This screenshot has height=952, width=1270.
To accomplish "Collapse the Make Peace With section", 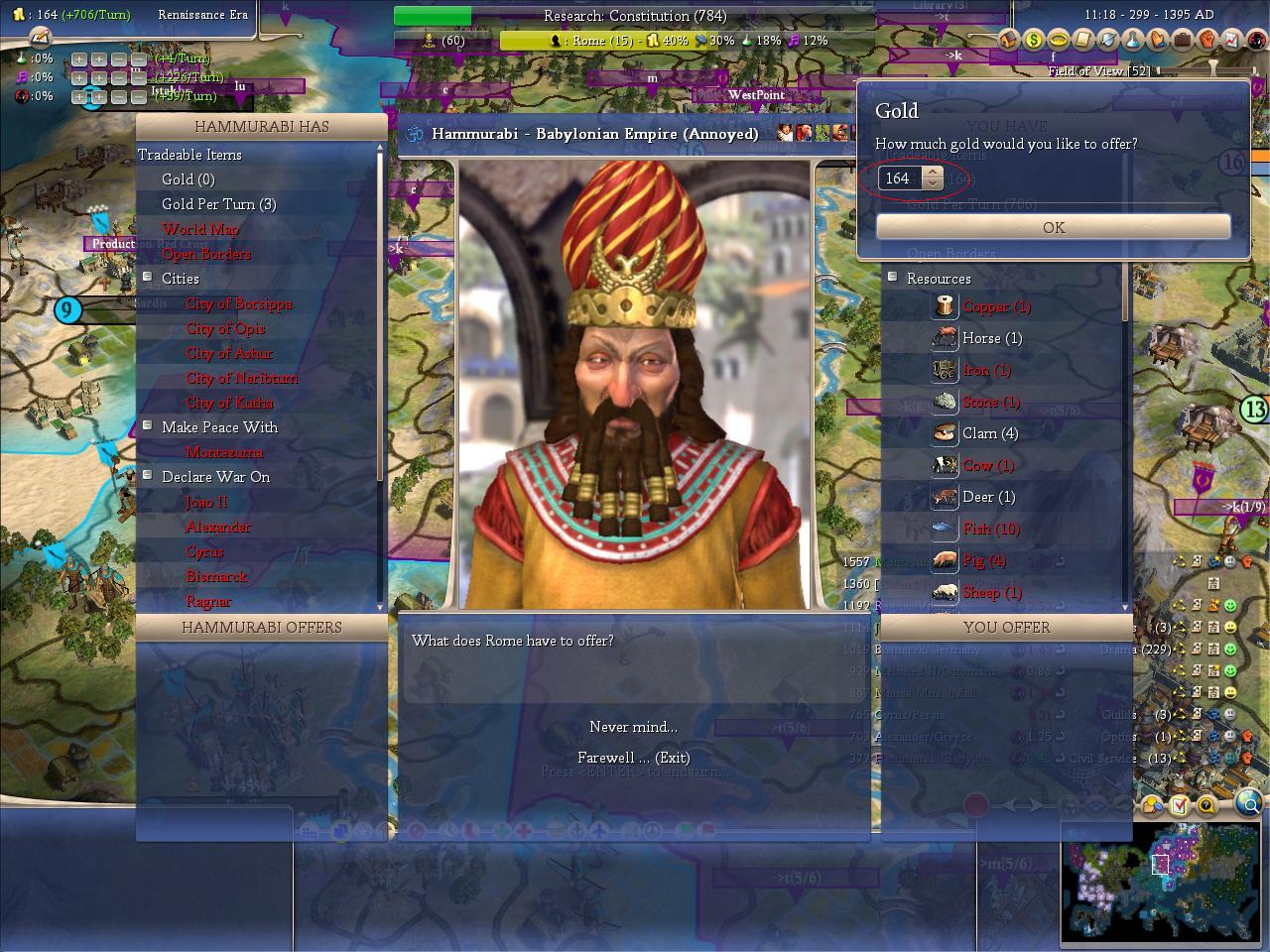I will pos(148,426).
